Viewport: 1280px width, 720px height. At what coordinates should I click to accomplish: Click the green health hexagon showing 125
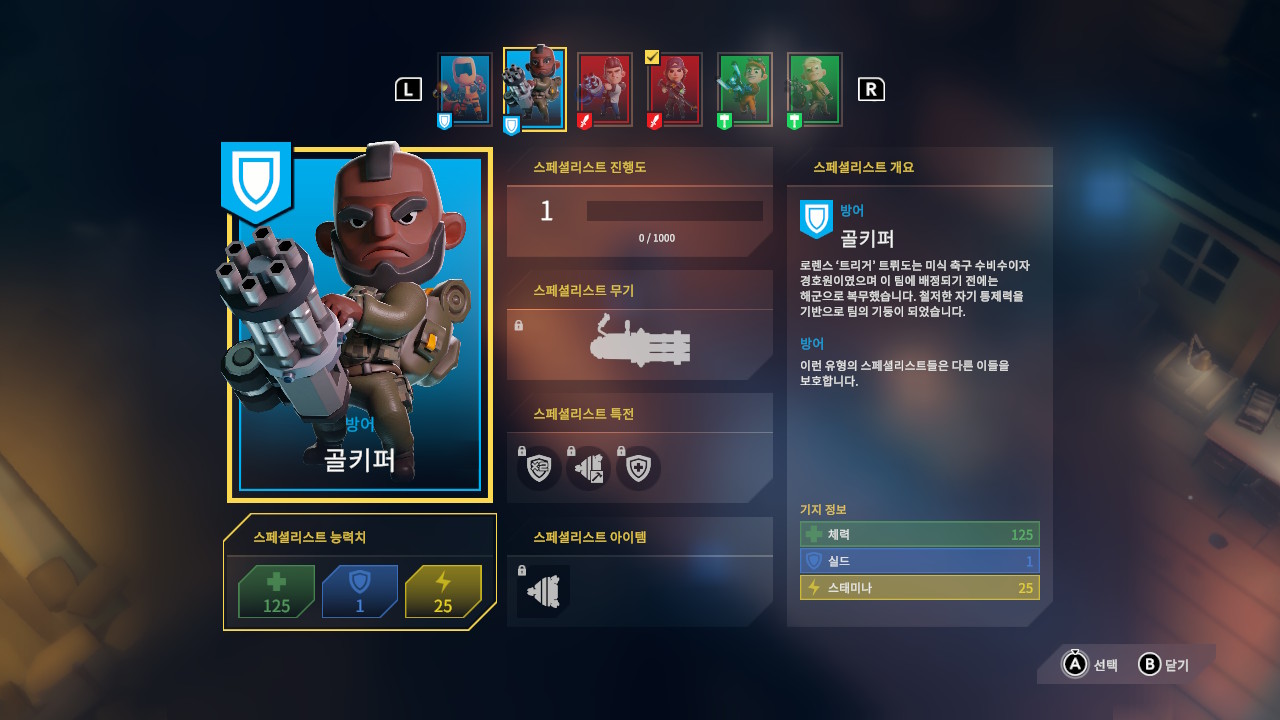[276, 592]
